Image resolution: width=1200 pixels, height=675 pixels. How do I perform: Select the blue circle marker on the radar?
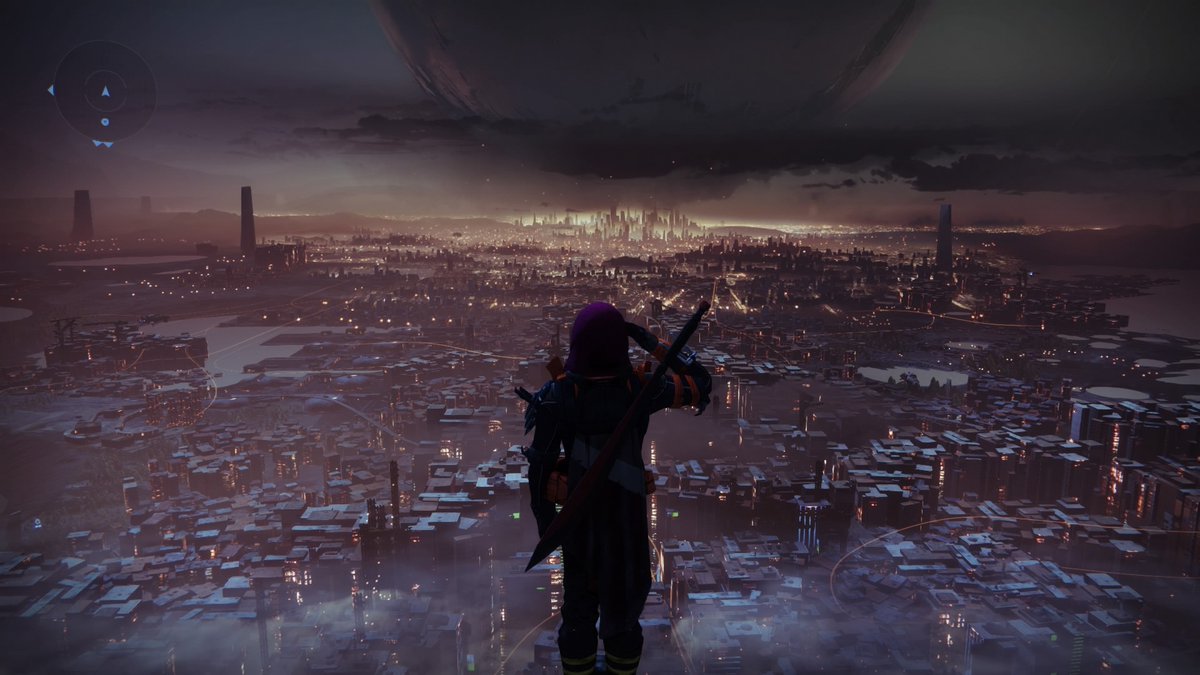pos(105,122)
